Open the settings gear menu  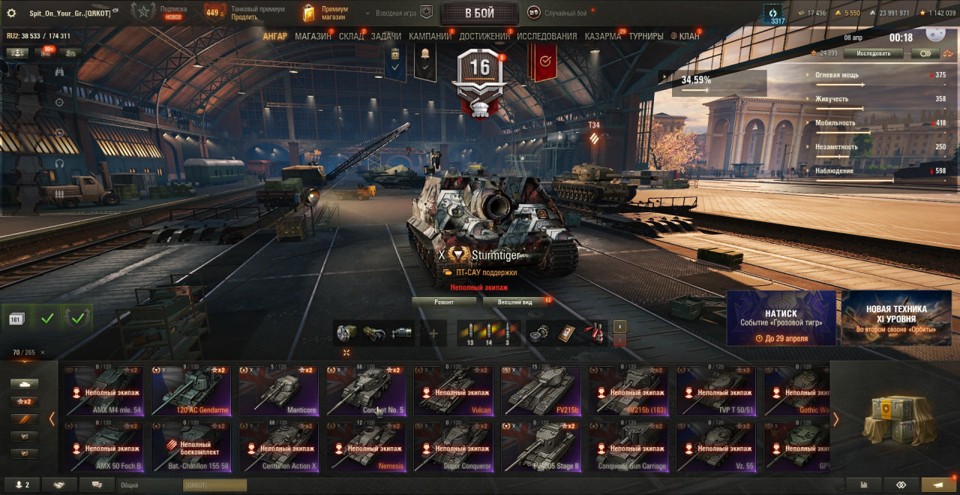[x=12, y=13]
